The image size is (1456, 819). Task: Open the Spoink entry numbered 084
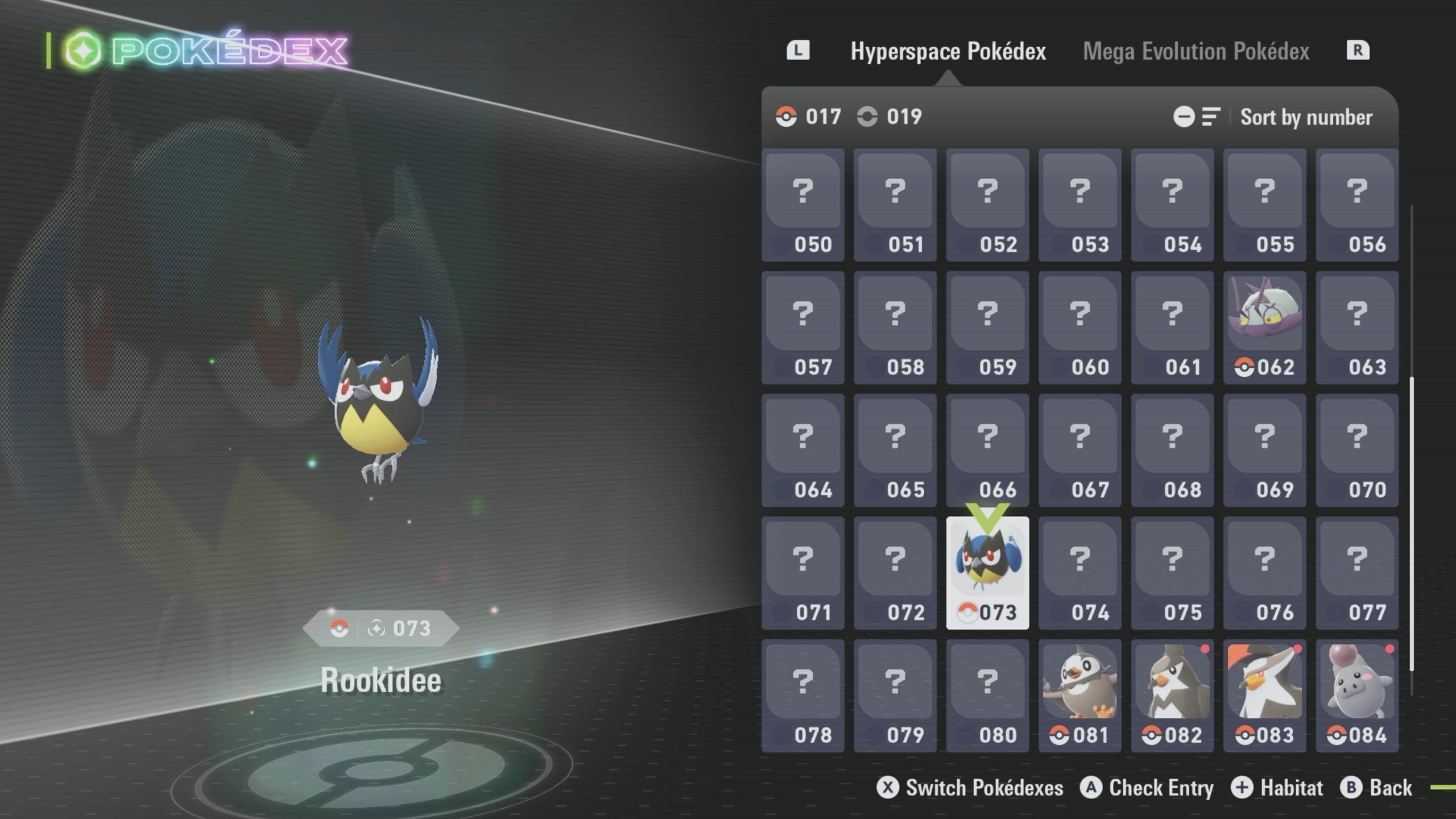pyautogui.click(x=1357, y=696)
